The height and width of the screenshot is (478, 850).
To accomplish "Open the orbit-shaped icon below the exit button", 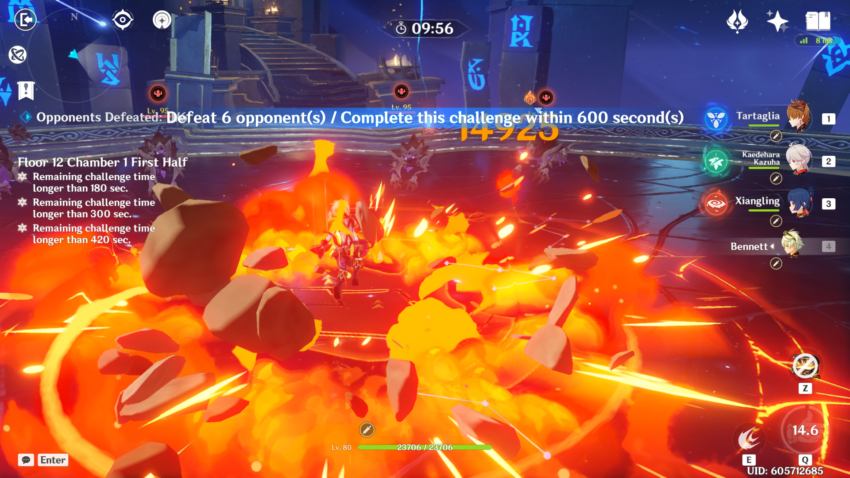I will [x=16, y=54].
